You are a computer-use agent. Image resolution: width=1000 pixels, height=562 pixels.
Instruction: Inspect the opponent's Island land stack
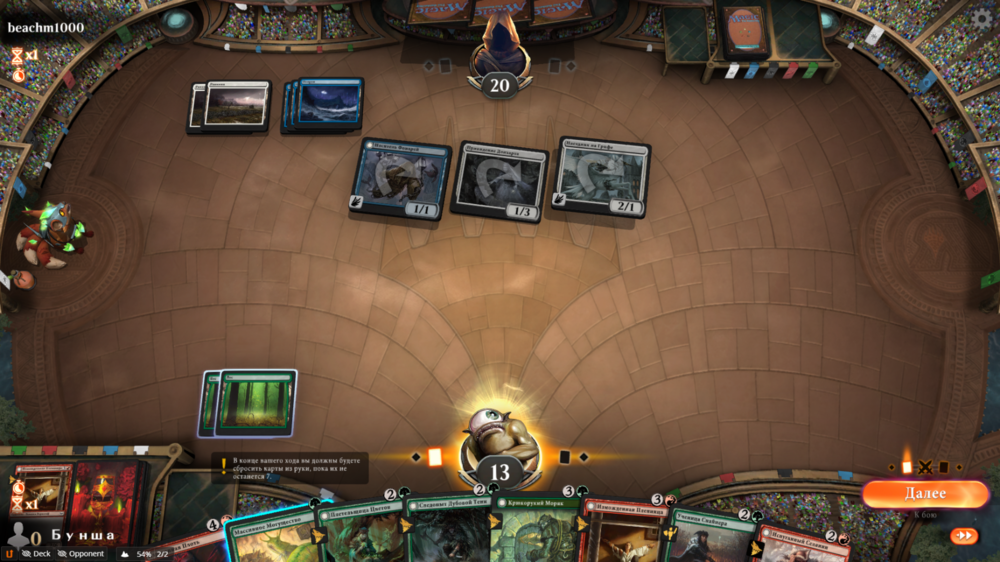point(325,104)
